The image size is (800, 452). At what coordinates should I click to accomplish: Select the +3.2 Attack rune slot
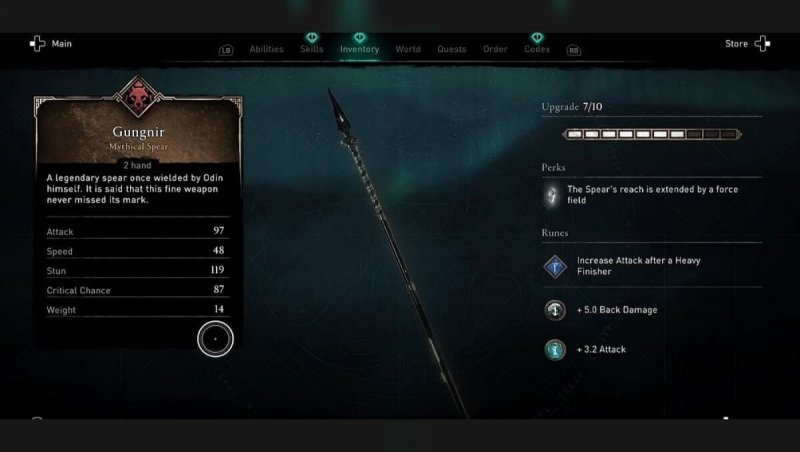point(556,350)
